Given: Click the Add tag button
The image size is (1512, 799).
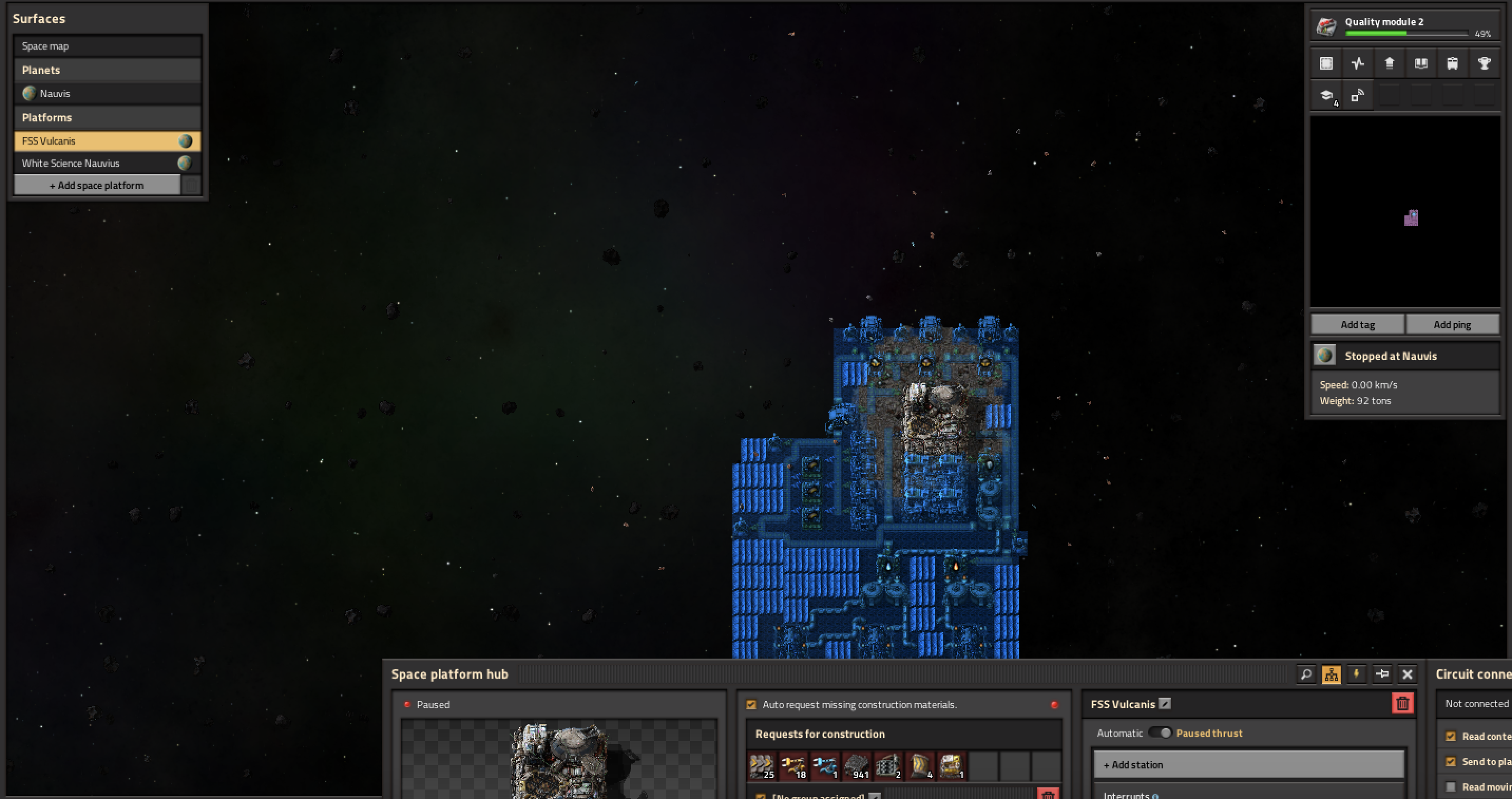Looking at the screenshot, I should [x=1357, y=325].
